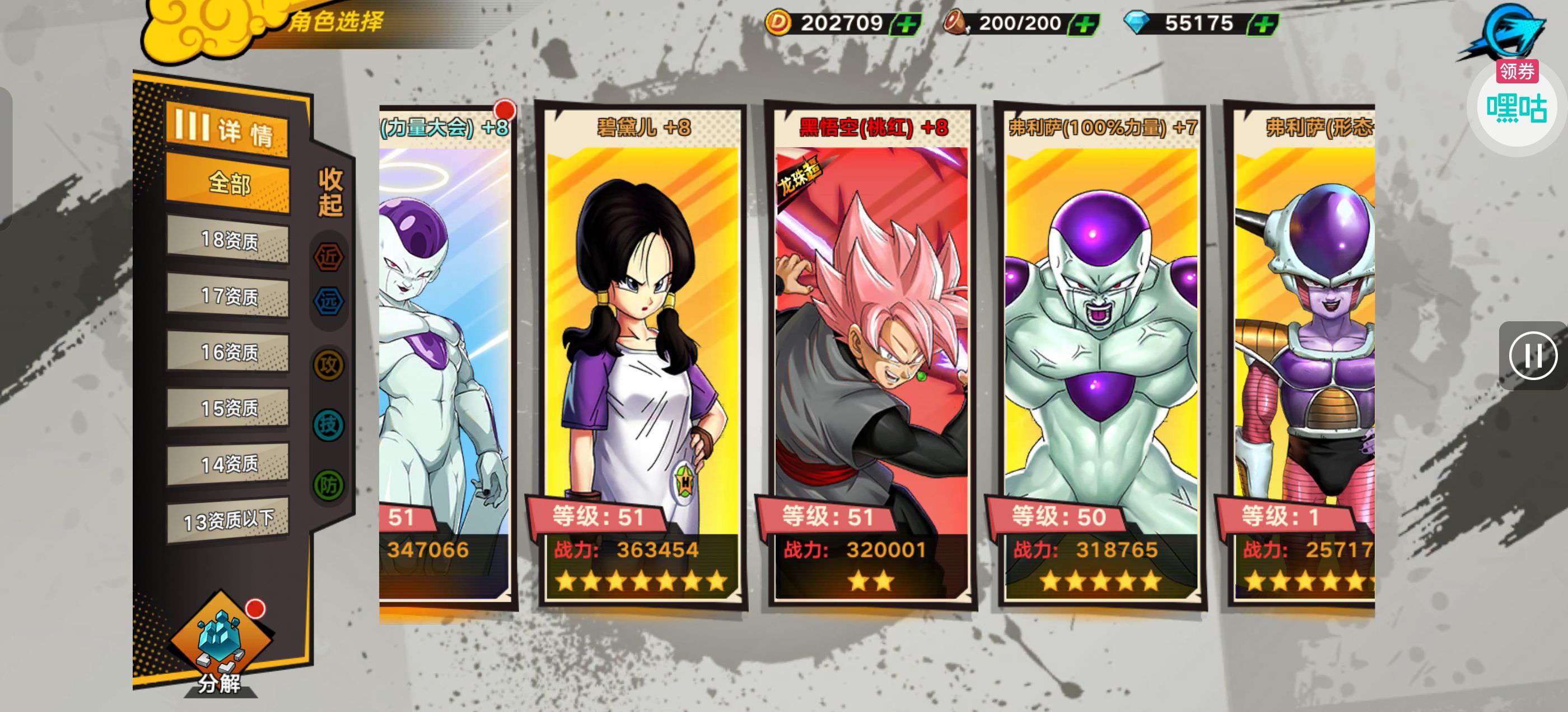
Task: Open the 分解 decompose function
Action: coord(220,645)
